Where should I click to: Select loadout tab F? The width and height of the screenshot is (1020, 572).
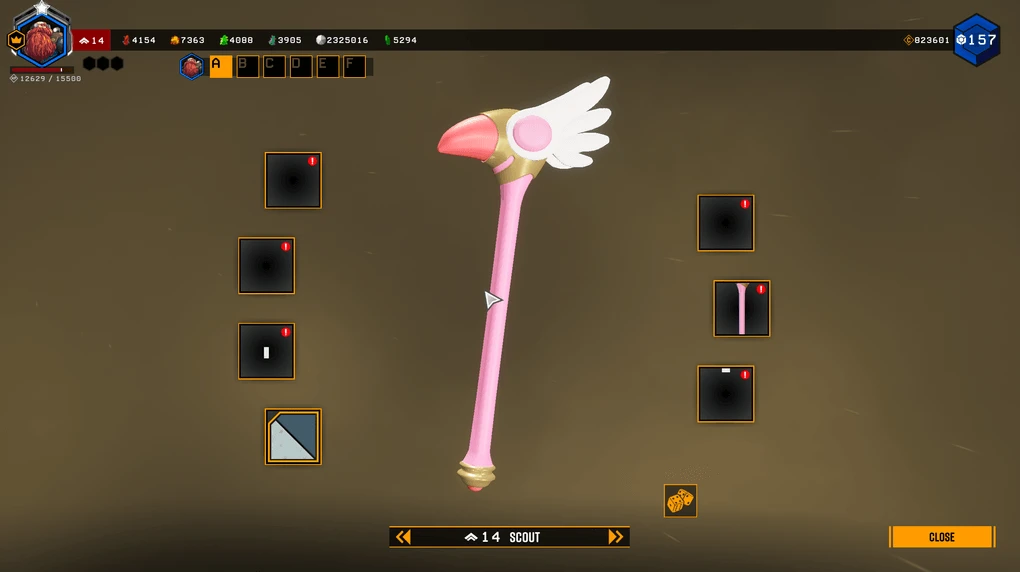click(354, 67)
